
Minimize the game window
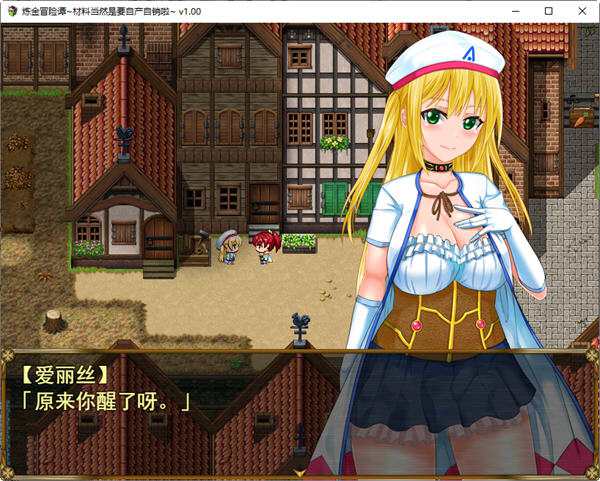click(x=517, y=10)
